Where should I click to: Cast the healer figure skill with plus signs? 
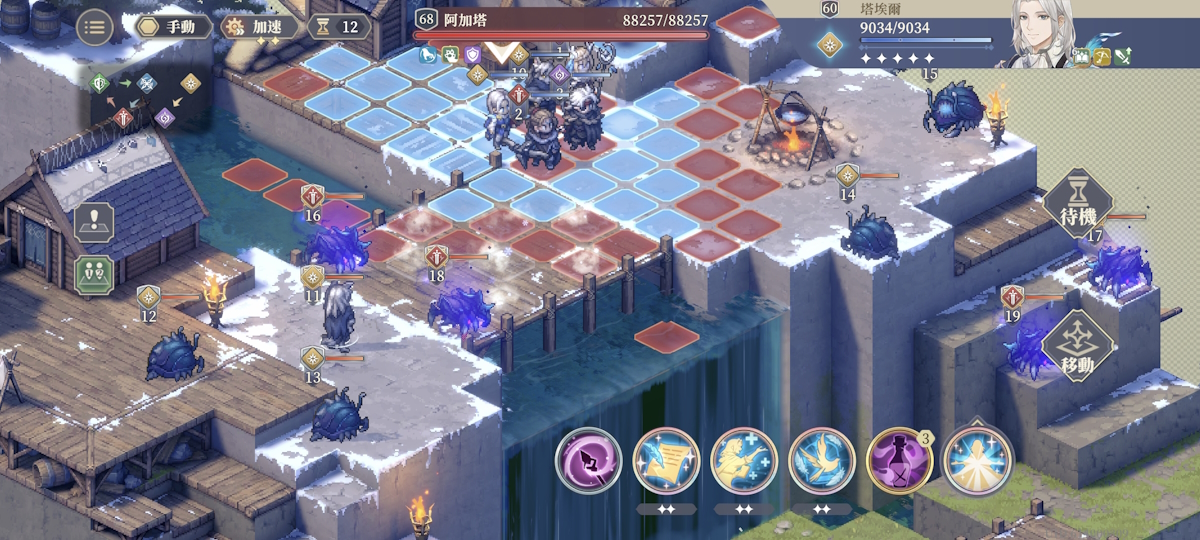(745, 461)
